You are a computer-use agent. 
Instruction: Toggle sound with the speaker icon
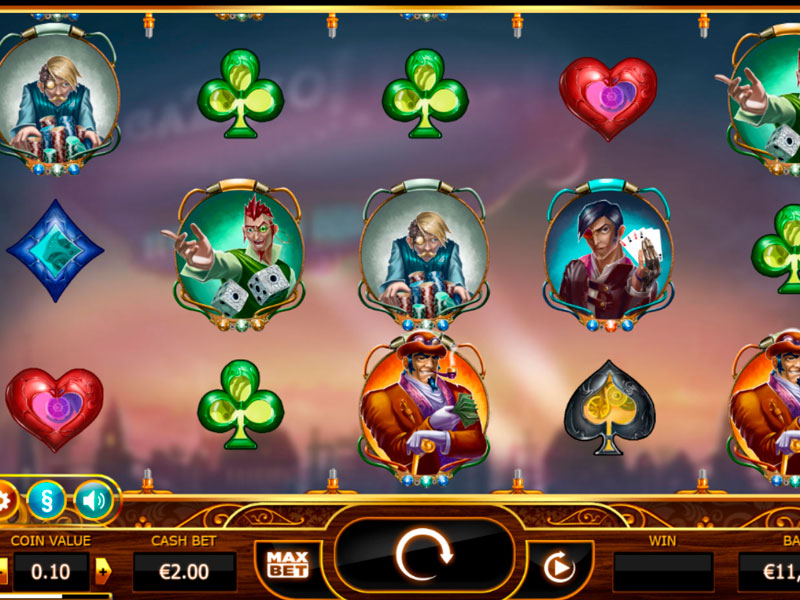(93, 499)
